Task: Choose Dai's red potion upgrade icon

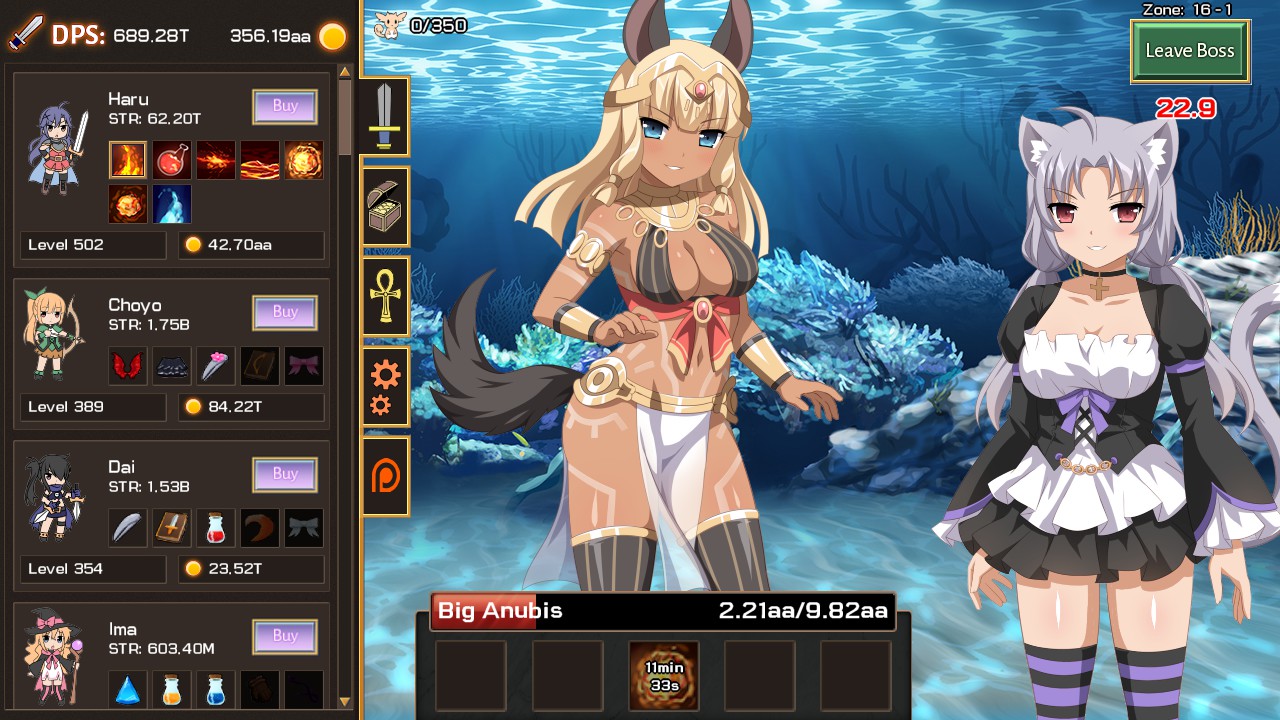Action: point(216,528)
